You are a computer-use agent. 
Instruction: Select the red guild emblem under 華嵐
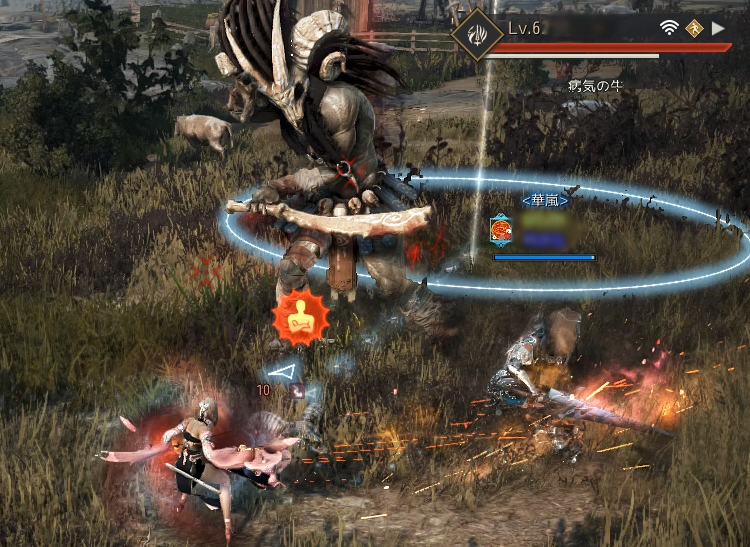pos(502,231)
